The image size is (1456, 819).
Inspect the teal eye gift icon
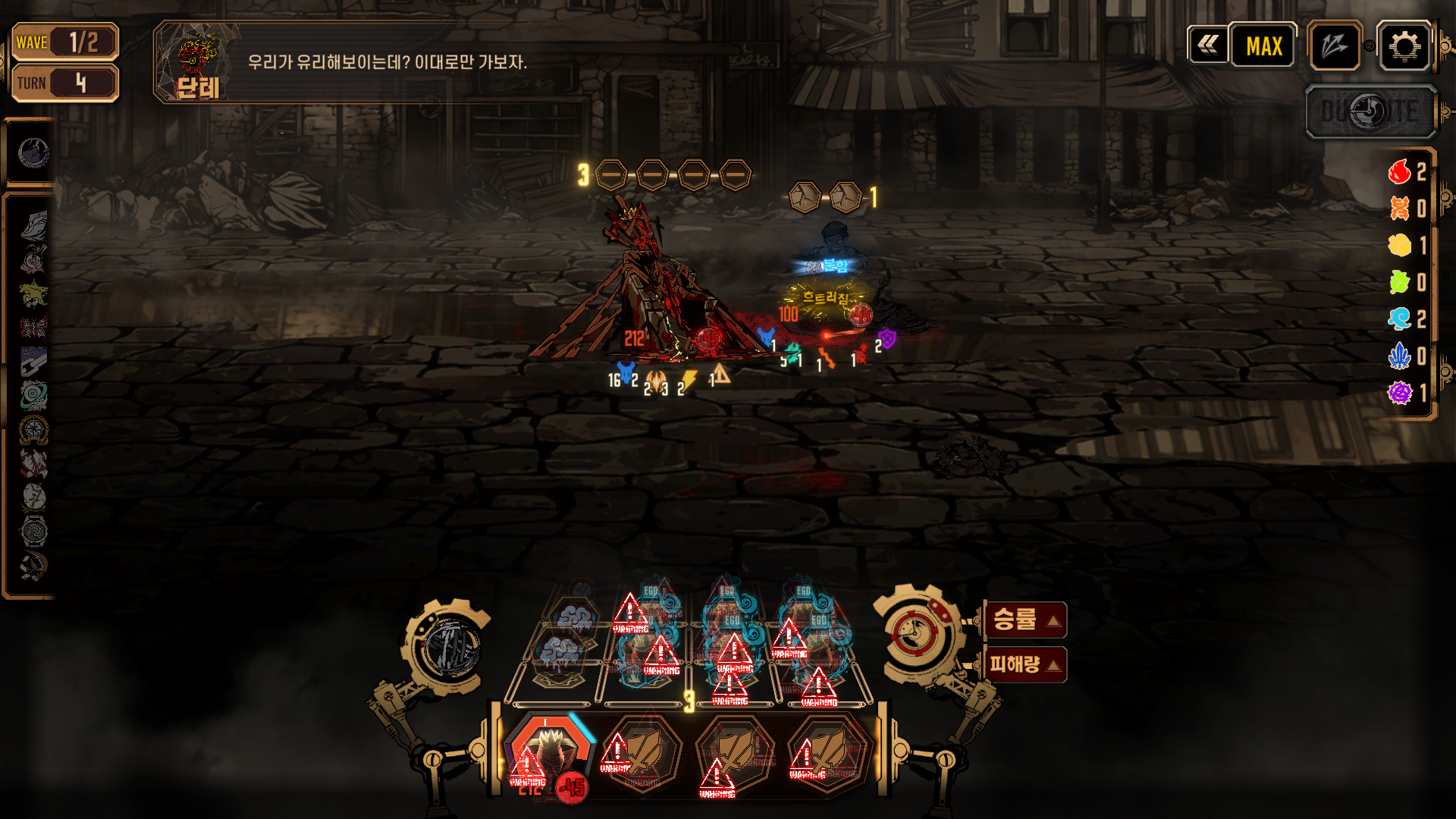tap(33, 394)
